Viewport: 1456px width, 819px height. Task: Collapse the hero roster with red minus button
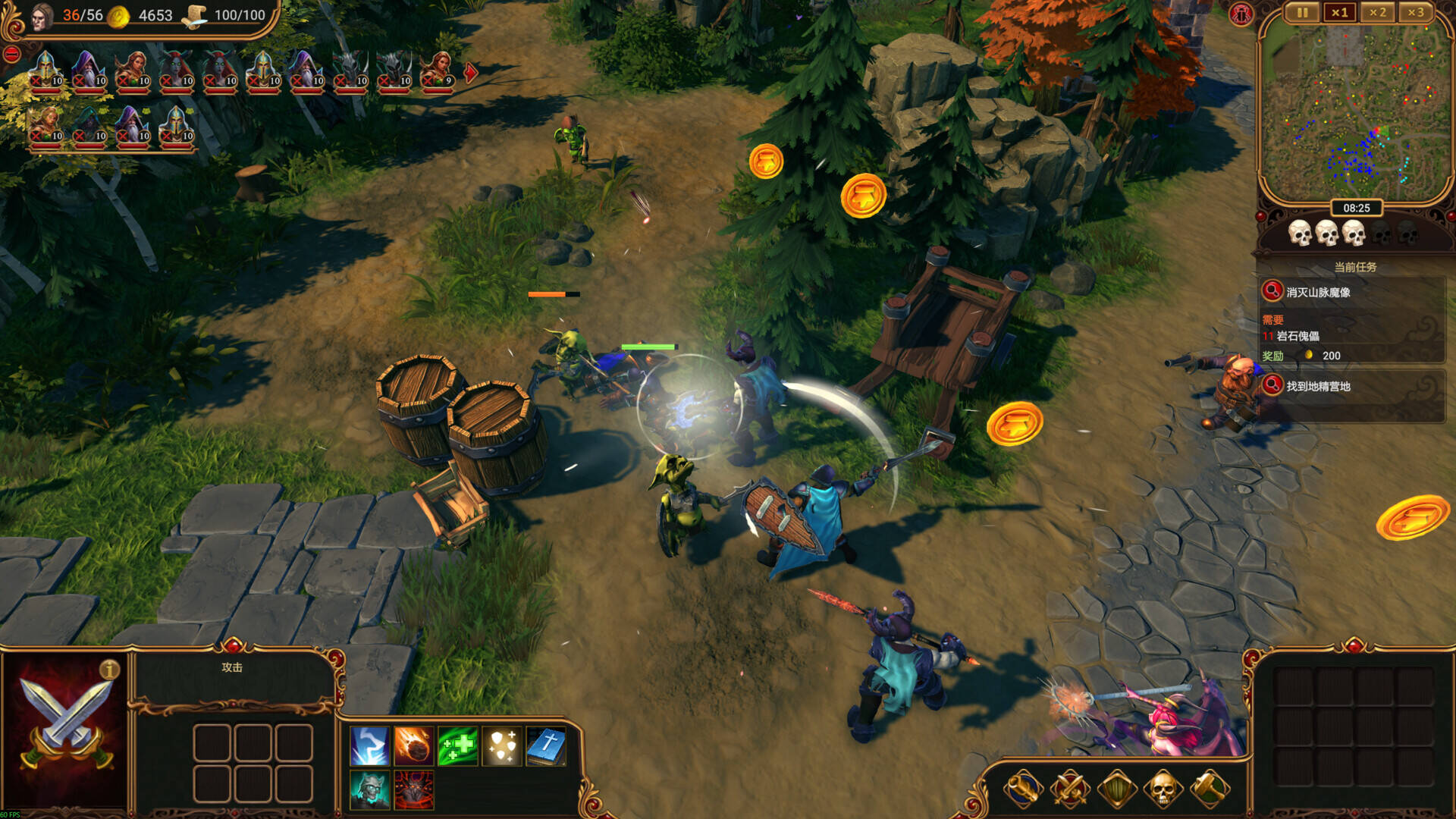(11, 54)
